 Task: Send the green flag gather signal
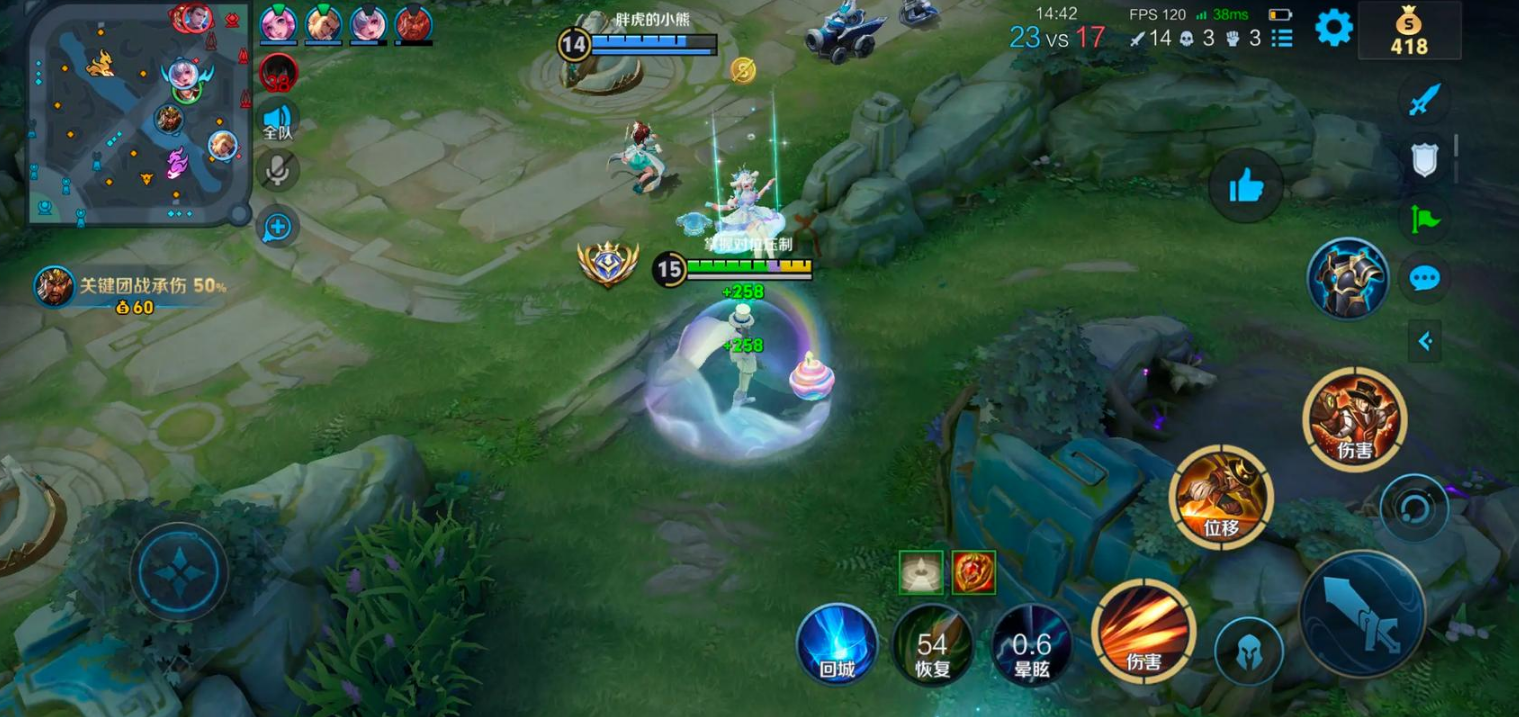(1424, 218)
